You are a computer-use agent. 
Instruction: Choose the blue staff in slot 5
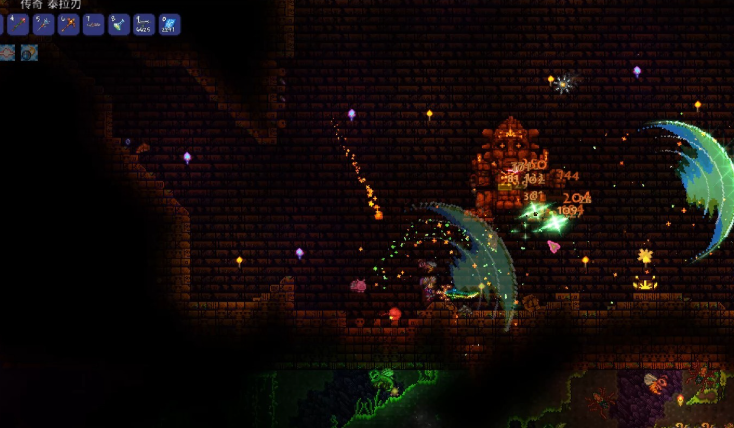point(43,24)
